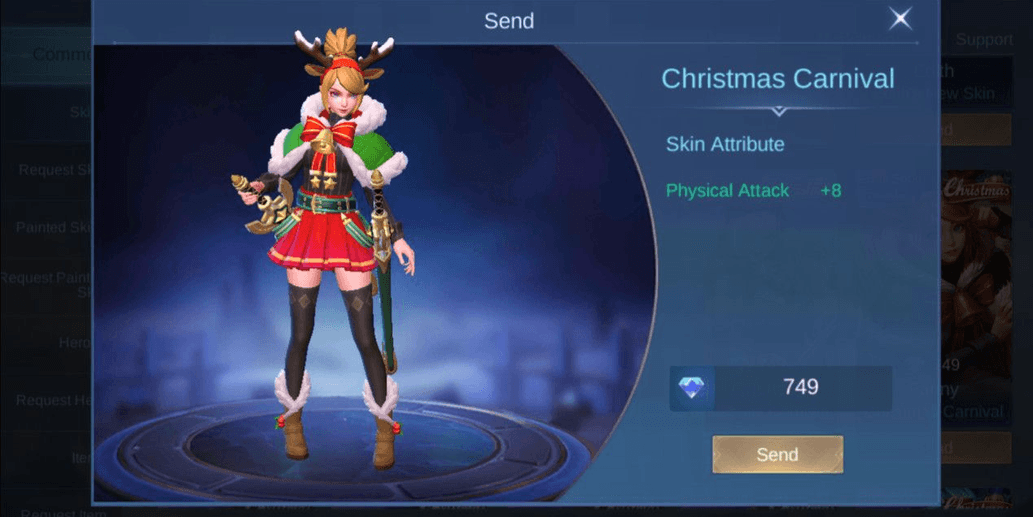Send the Christmas Carnival skin

tap(777, 454)
